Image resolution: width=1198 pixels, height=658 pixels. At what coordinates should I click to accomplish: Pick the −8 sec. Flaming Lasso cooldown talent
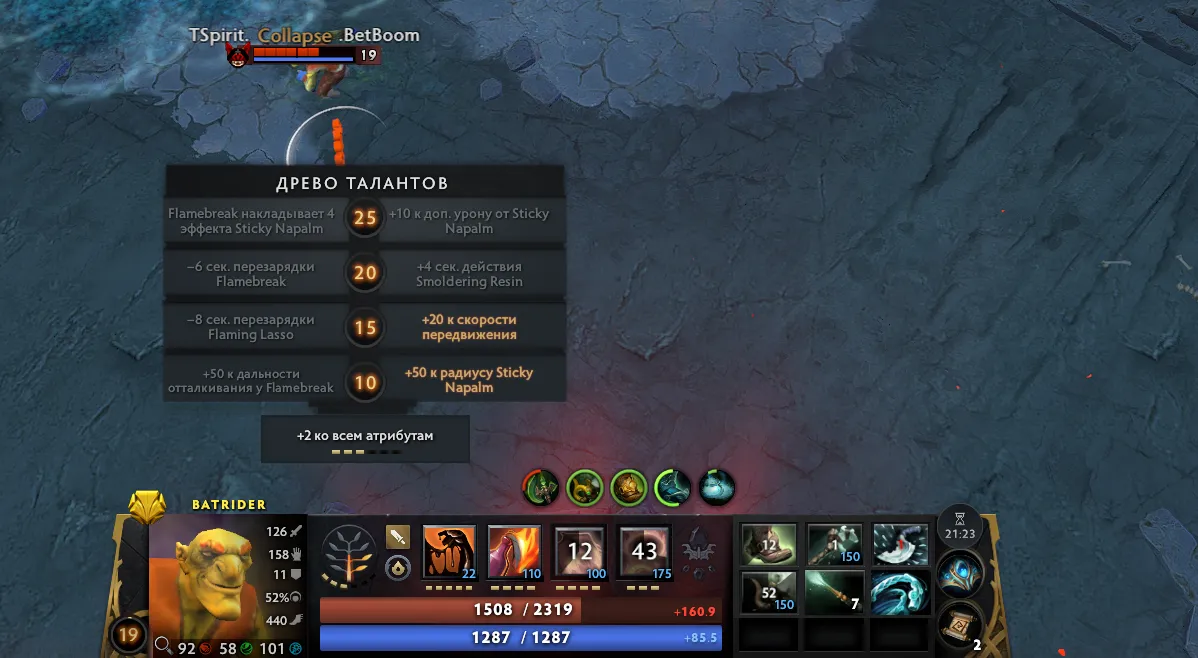(253, 327)
